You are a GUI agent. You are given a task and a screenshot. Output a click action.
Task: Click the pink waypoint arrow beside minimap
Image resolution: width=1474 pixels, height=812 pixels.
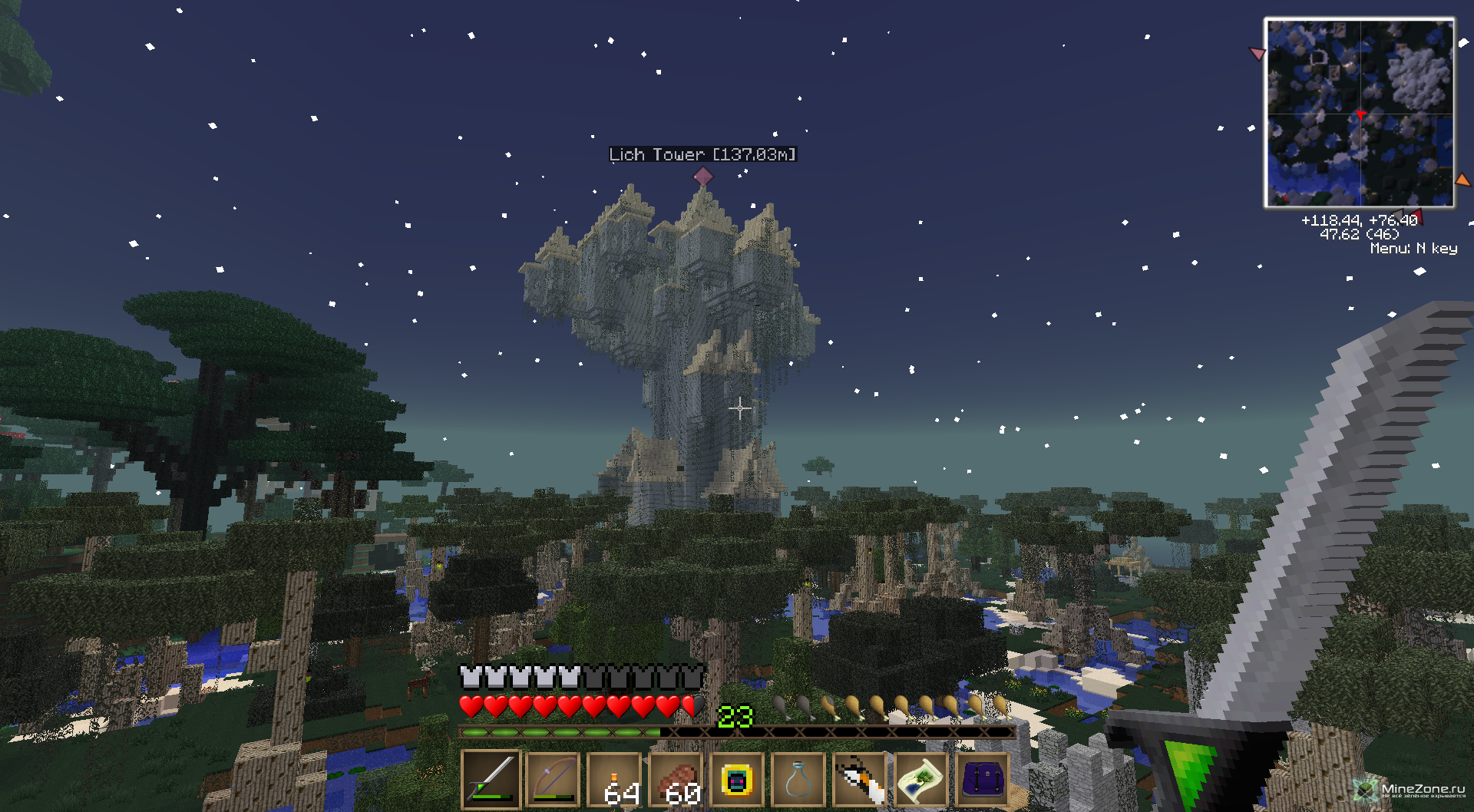(1257, 54)
